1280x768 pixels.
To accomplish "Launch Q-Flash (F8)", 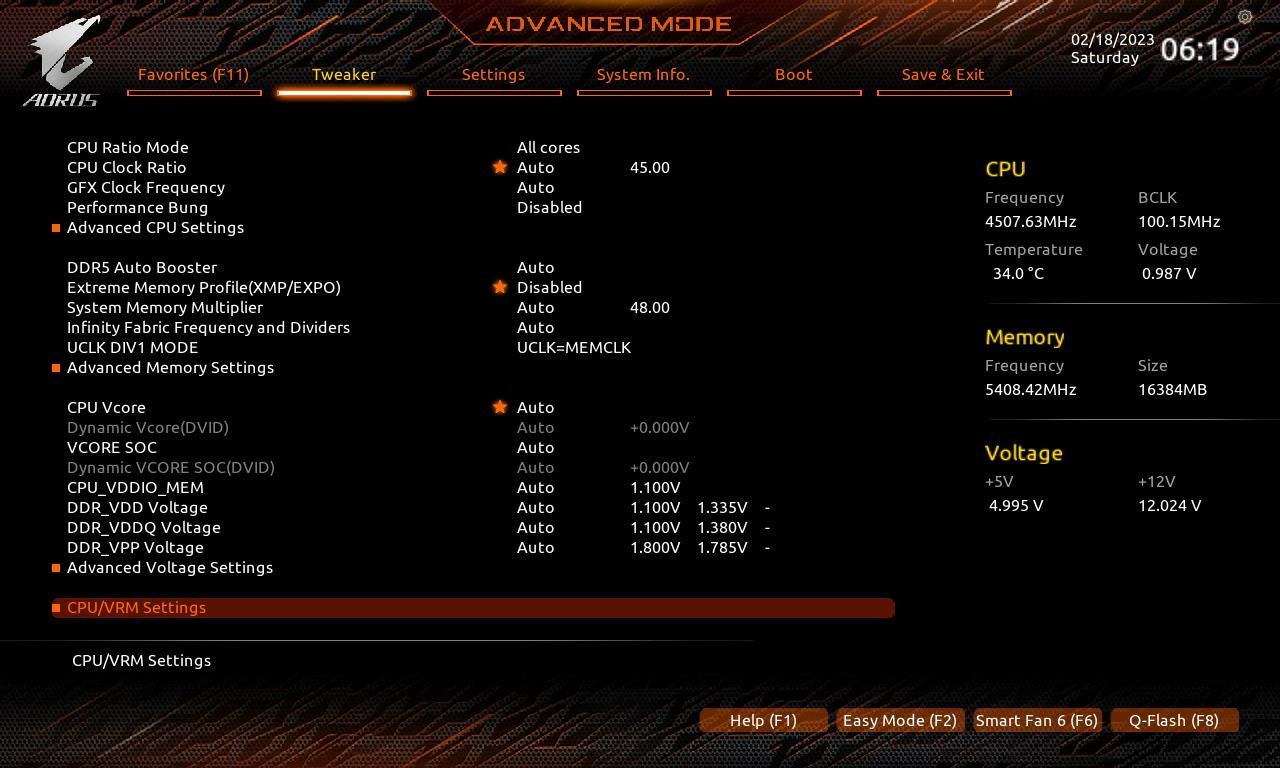I will [1174, 720].
